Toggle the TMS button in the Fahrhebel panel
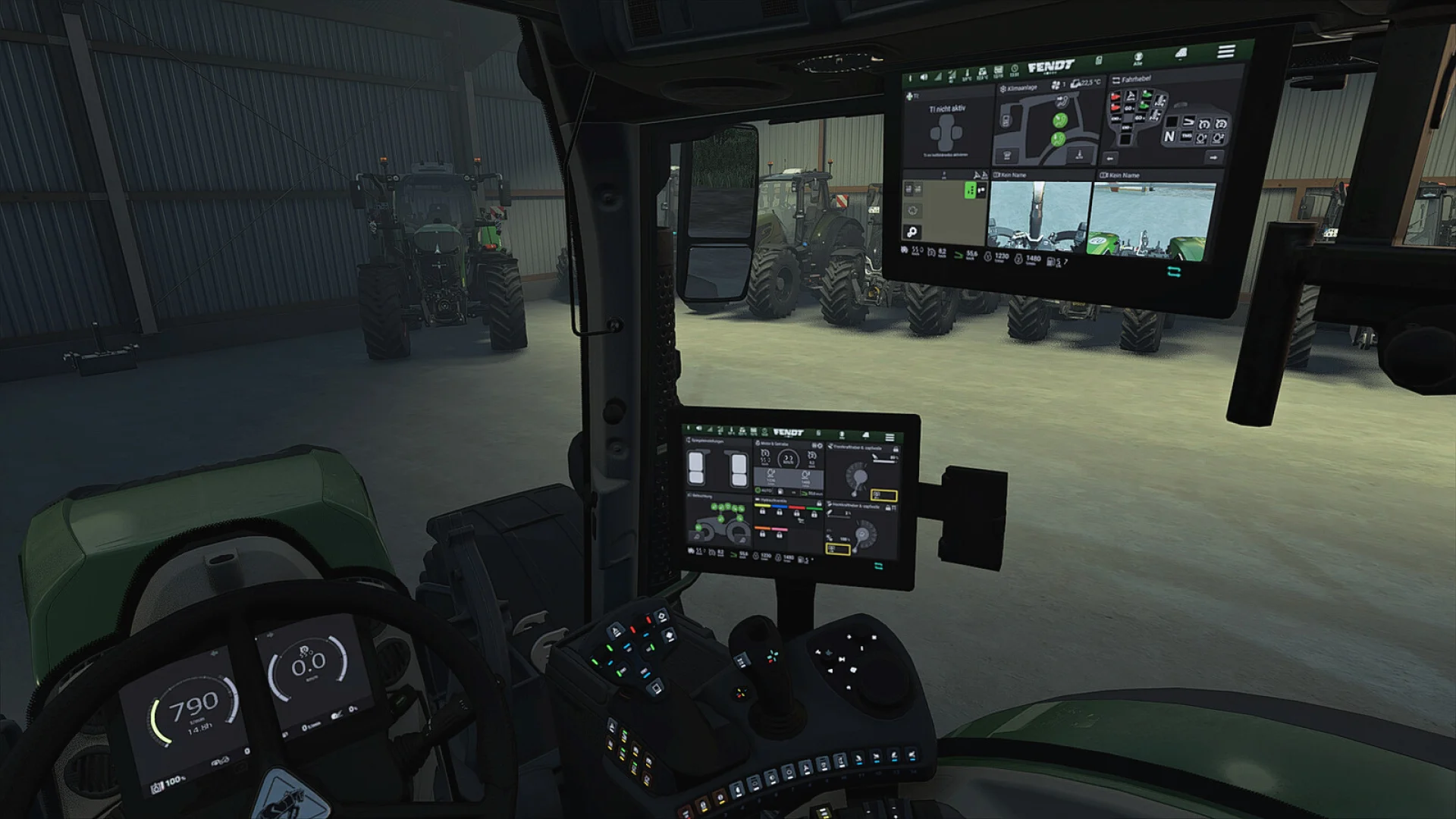The width and height of the screenshot is (1456, 819). click(x=1187, y=136)
